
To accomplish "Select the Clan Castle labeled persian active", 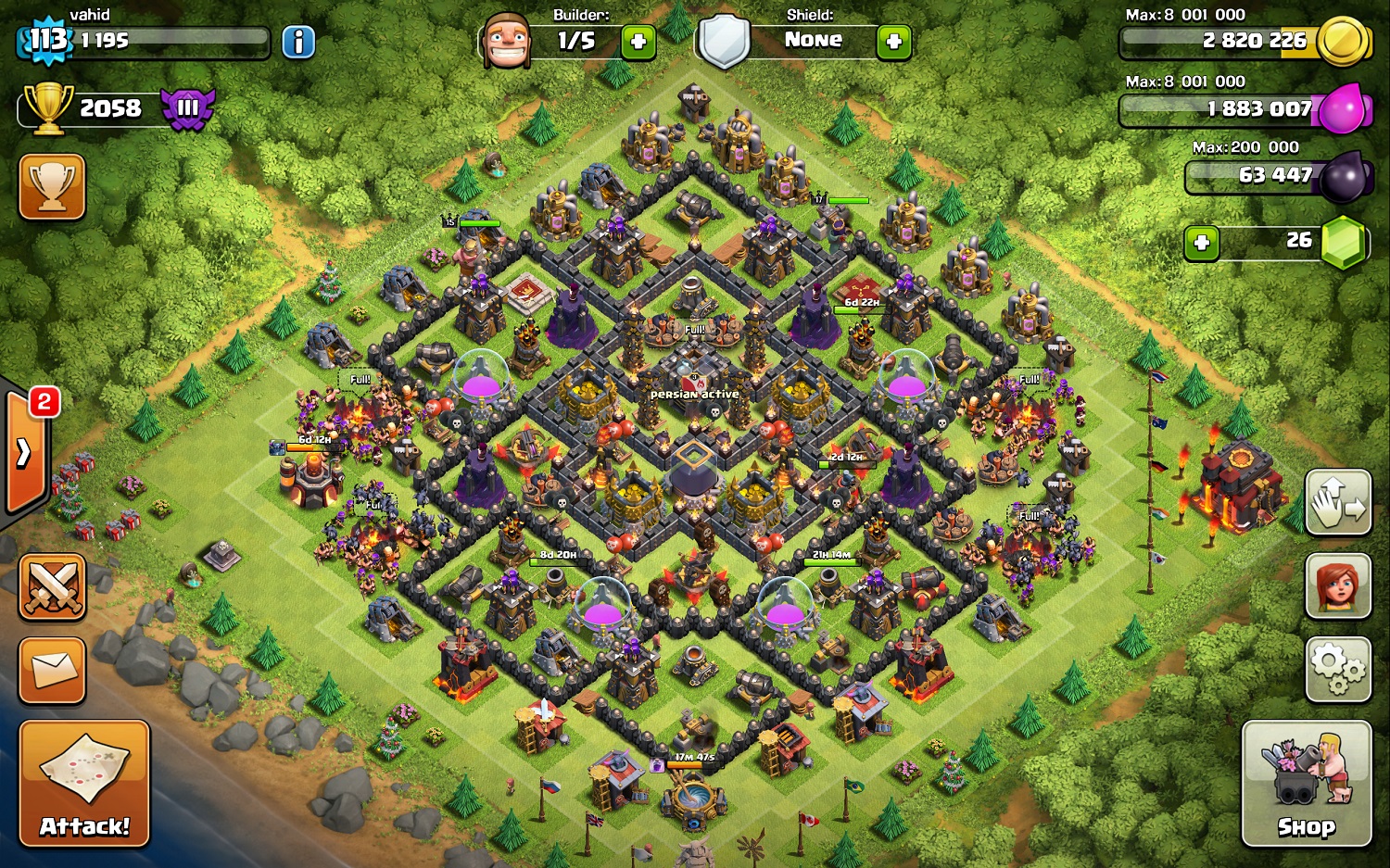I will tap(693, 371).
